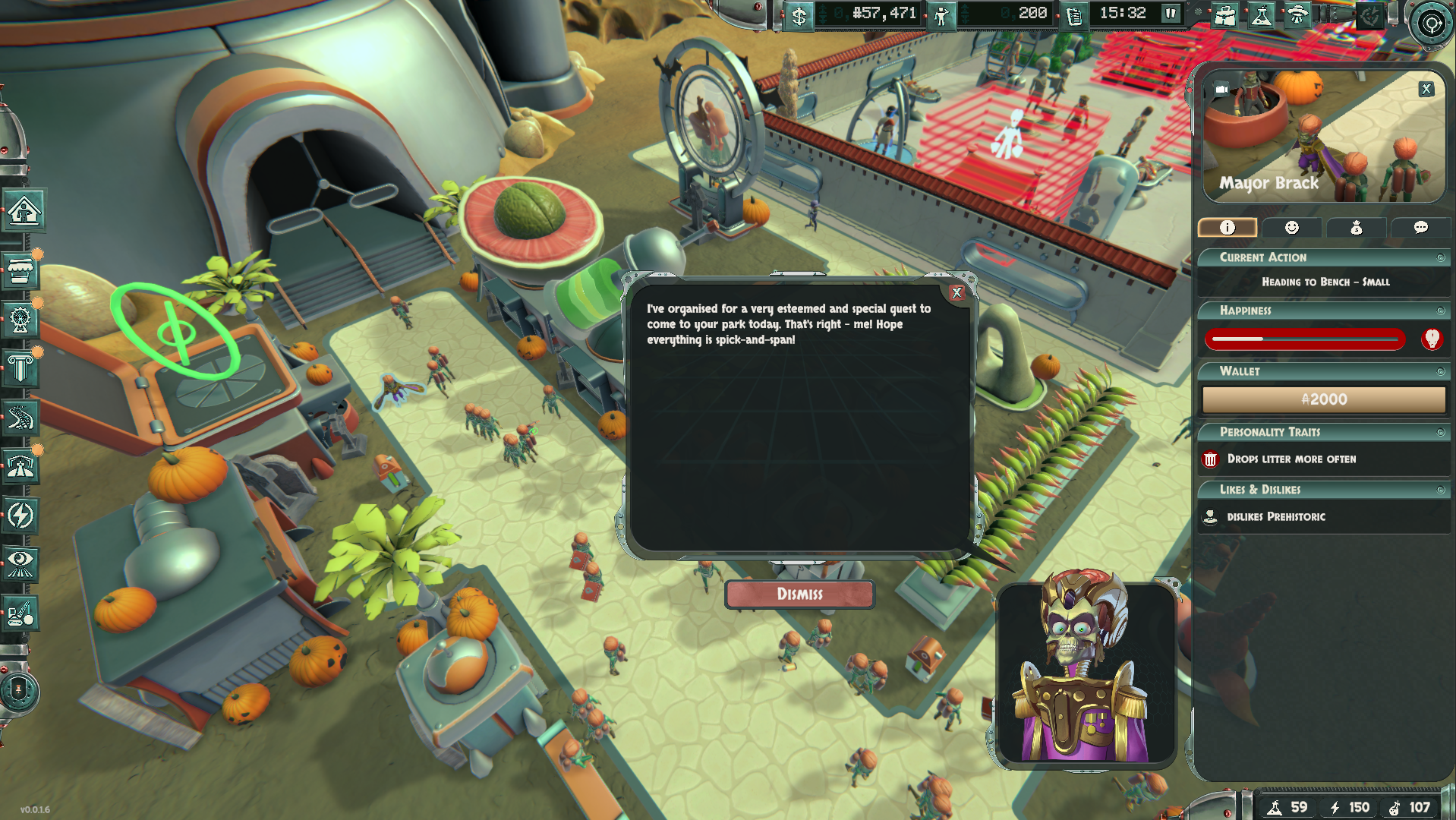Close the Mayor Brack guest panel
The width and height of the screenshot is (1456, 820).
1426,89
